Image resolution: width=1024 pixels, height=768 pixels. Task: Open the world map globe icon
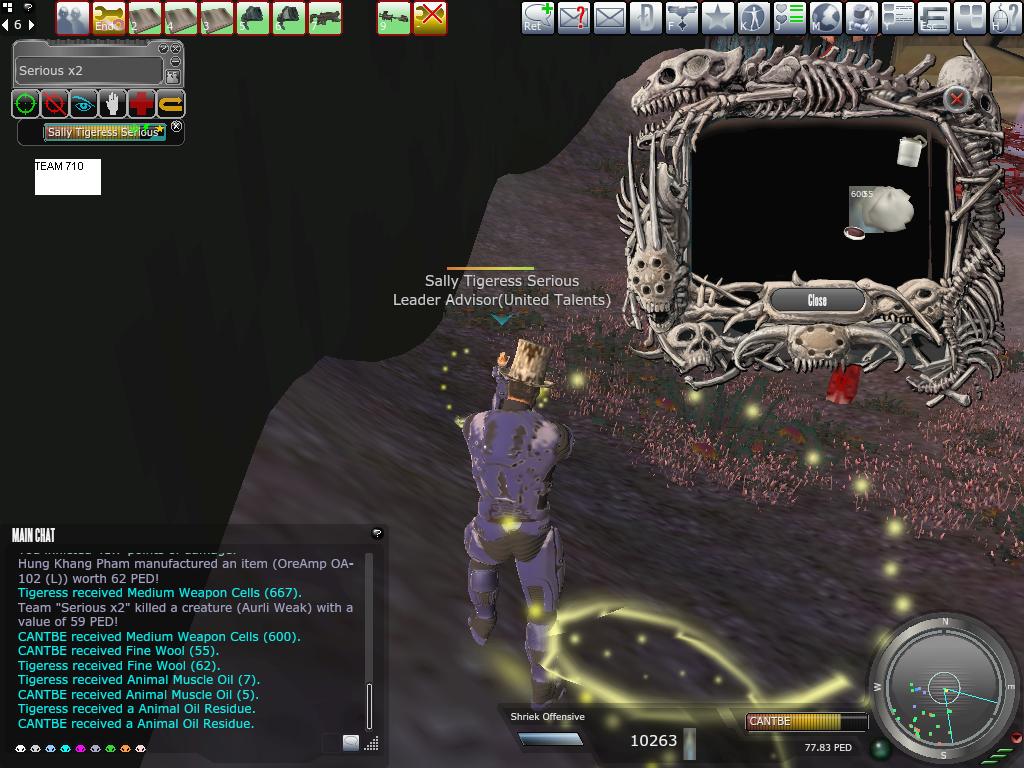point(825,17)
